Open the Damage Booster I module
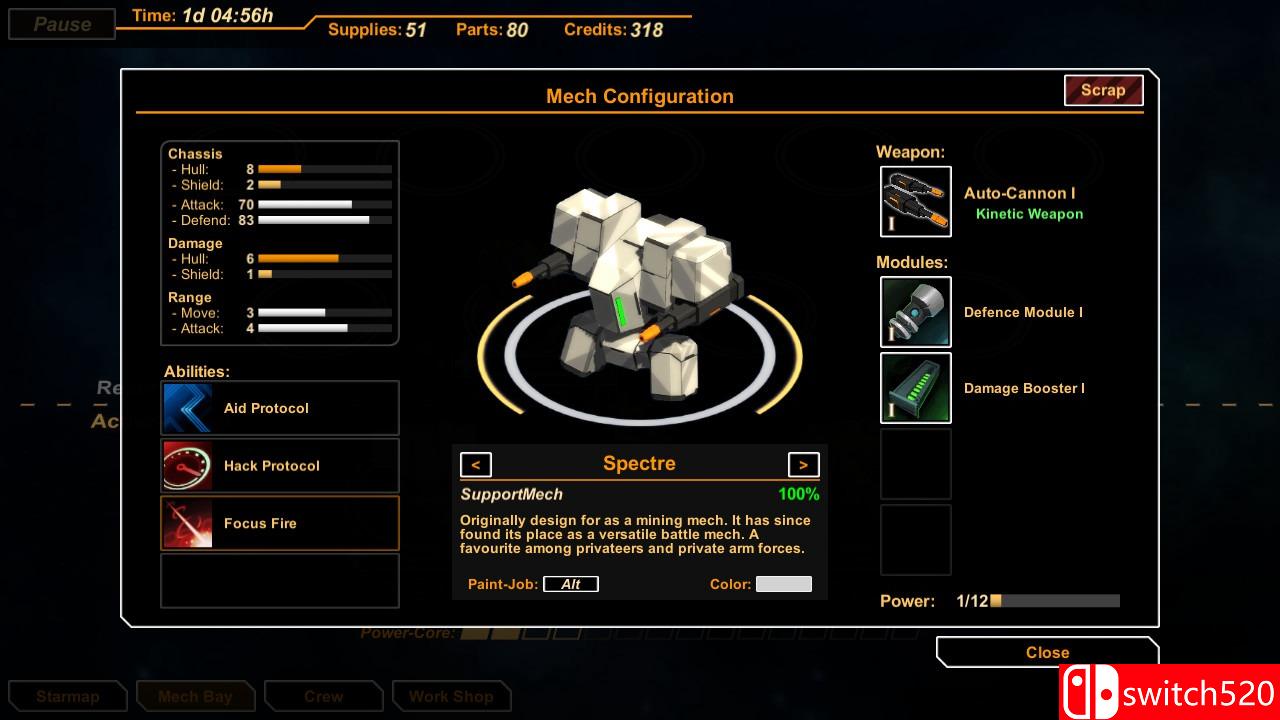1280x720 pixels. tap(915, 388)
